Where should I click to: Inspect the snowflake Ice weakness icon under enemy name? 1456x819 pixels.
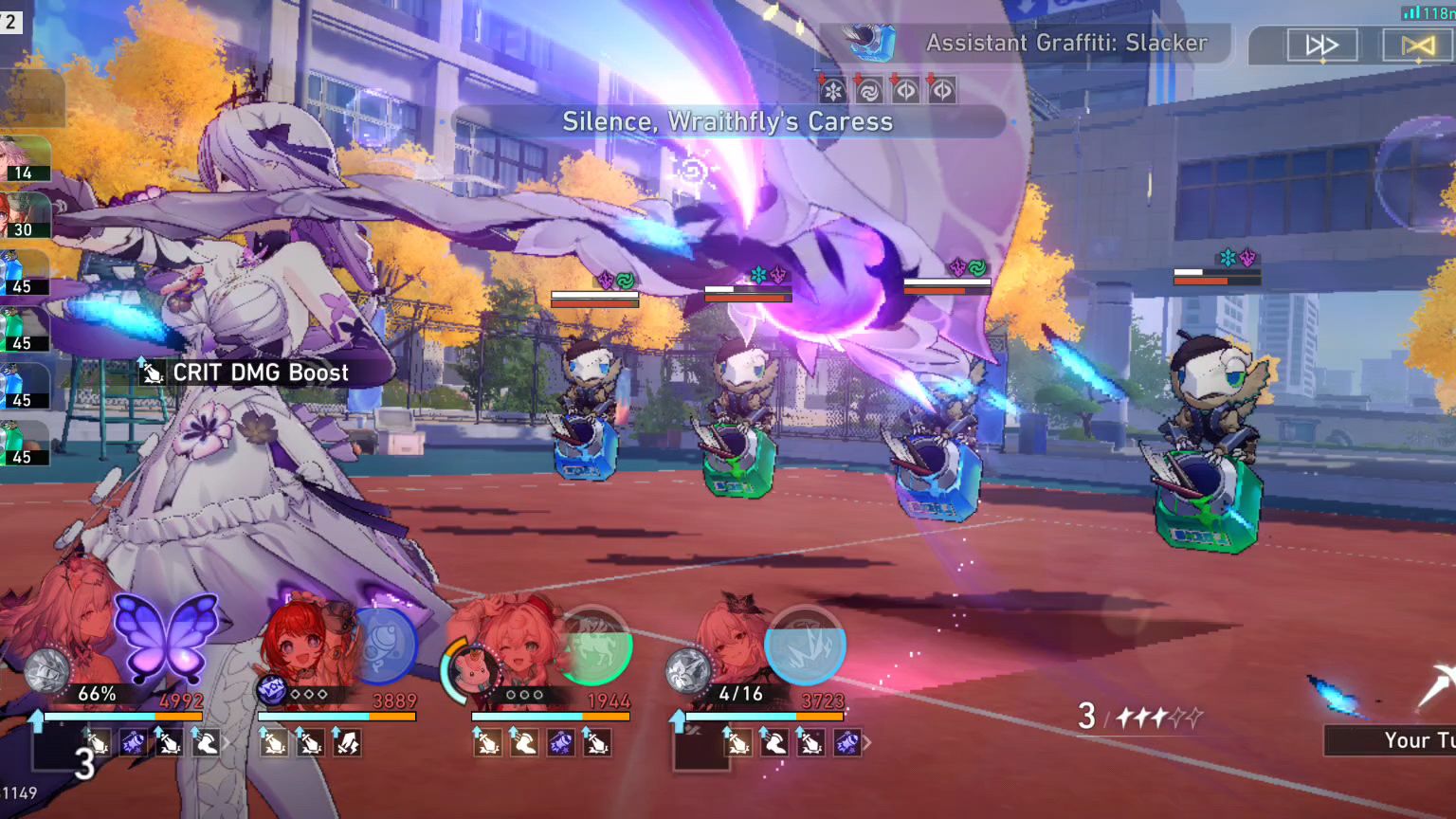click(832, 91)
